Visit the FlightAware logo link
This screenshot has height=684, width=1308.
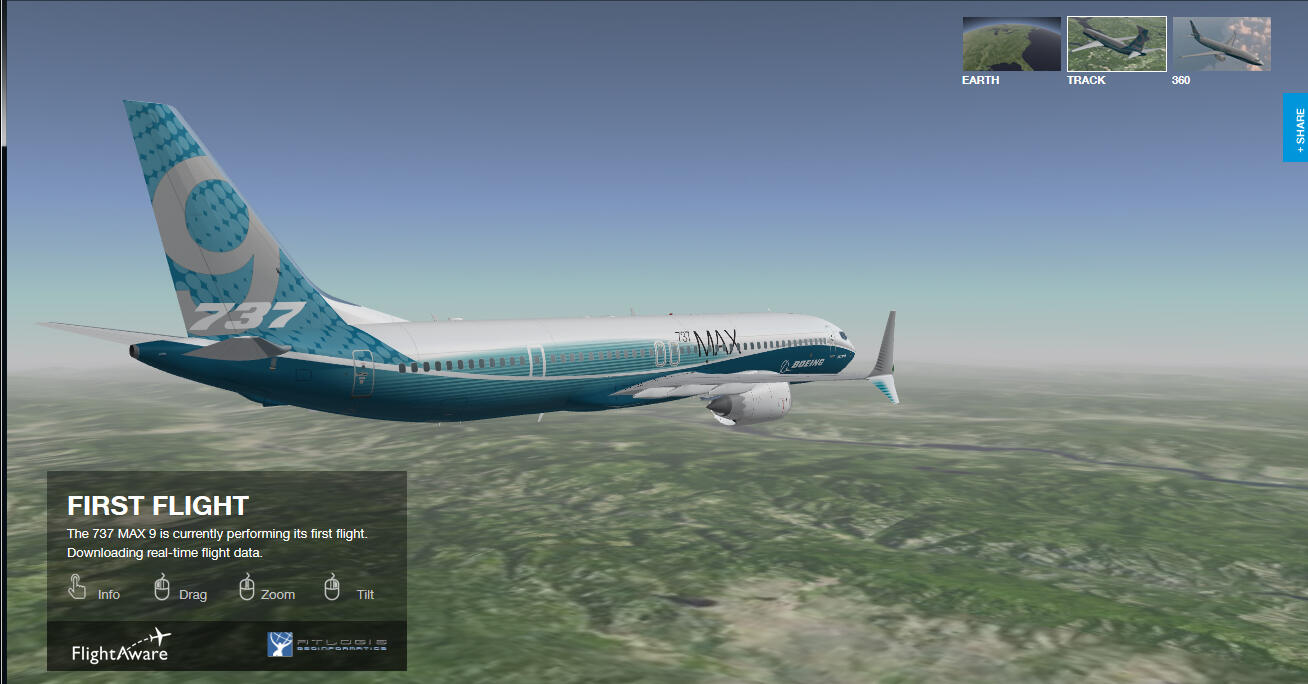[121, 646]
